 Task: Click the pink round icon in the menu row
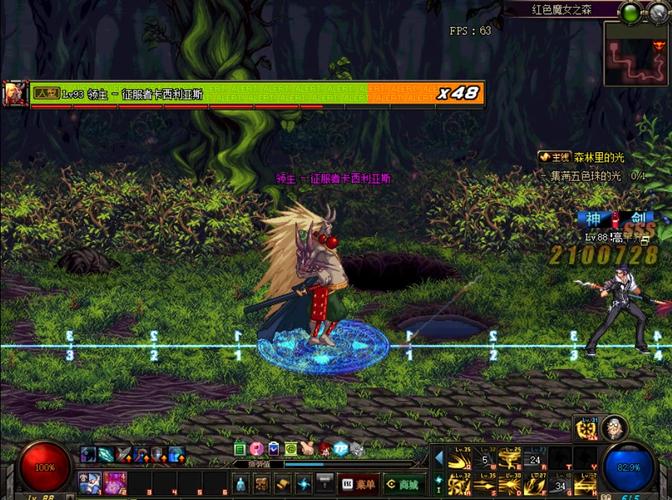point(256,448)
